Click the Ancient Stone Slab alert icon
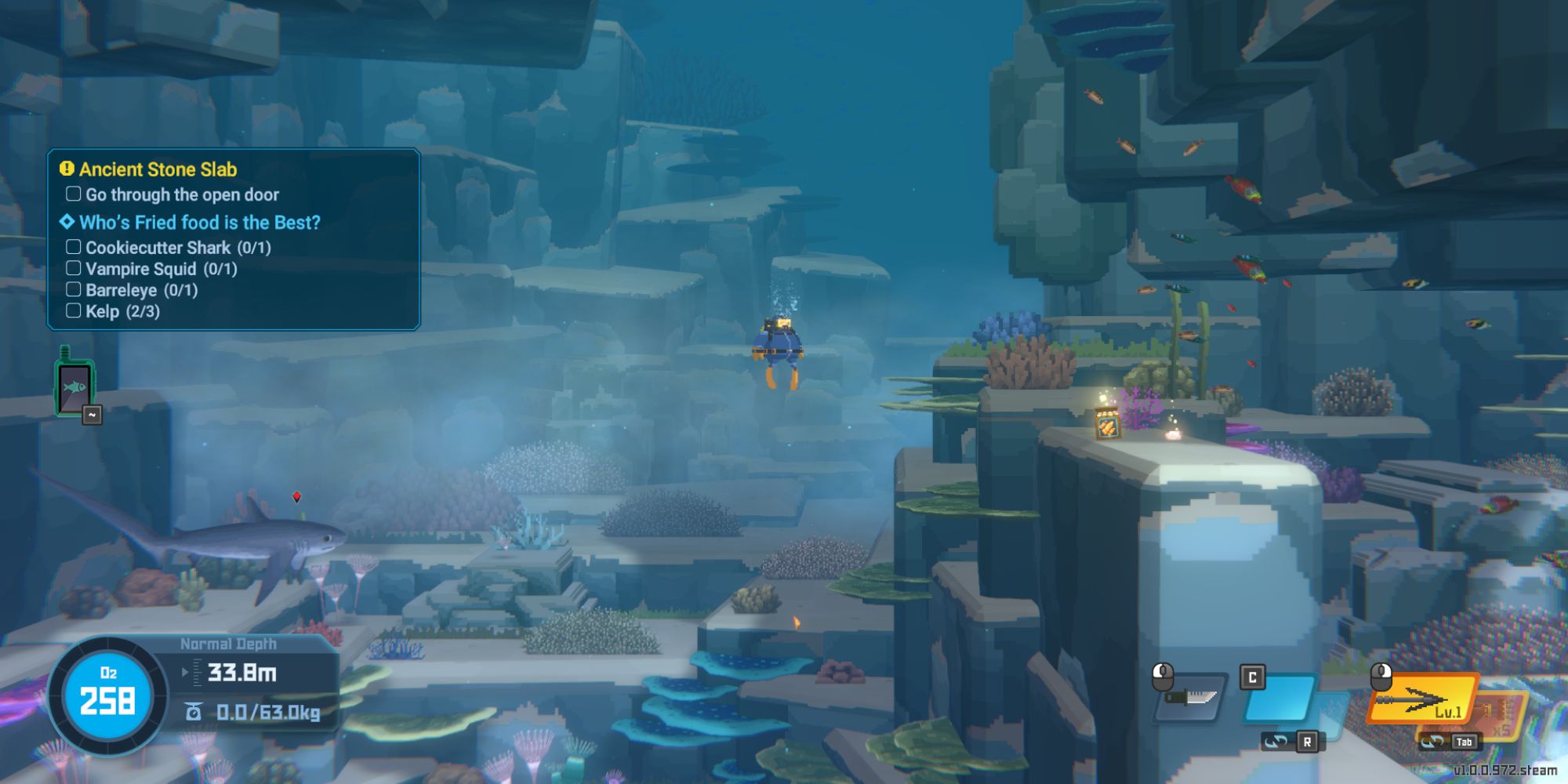The height and width of the screenshot is (784, 1568). (x=66, y=168)
